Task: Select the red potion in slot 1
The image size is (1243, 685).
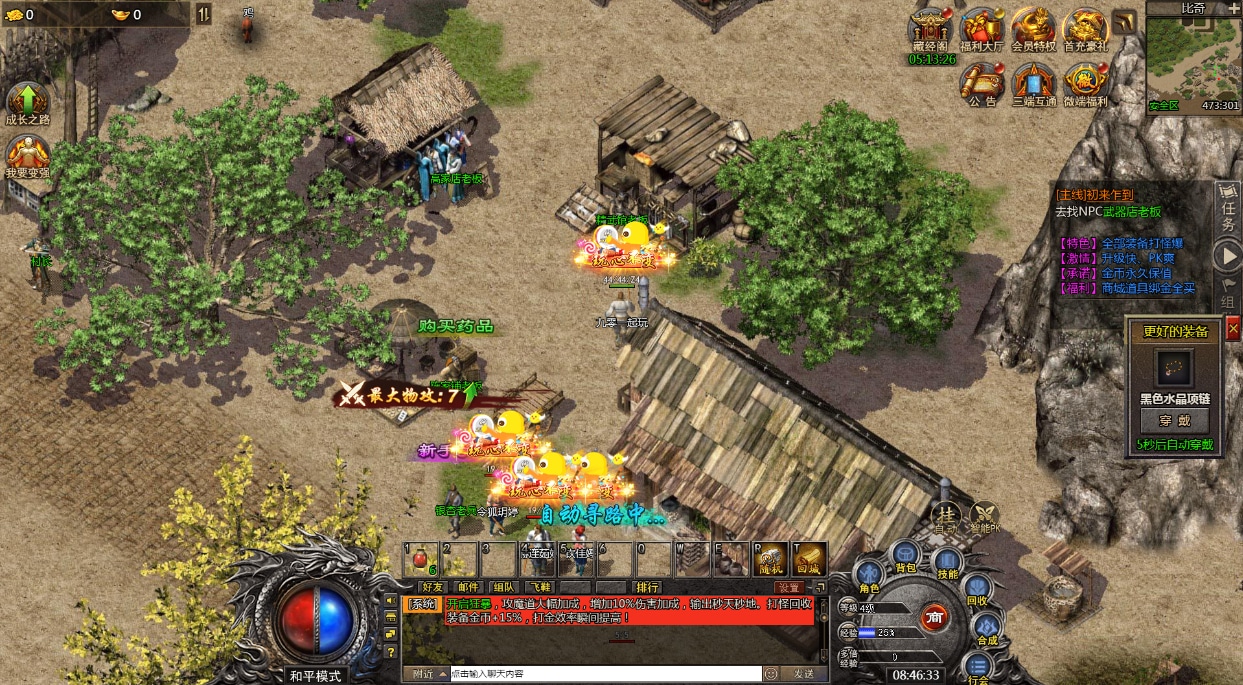Action: point(421,559)
